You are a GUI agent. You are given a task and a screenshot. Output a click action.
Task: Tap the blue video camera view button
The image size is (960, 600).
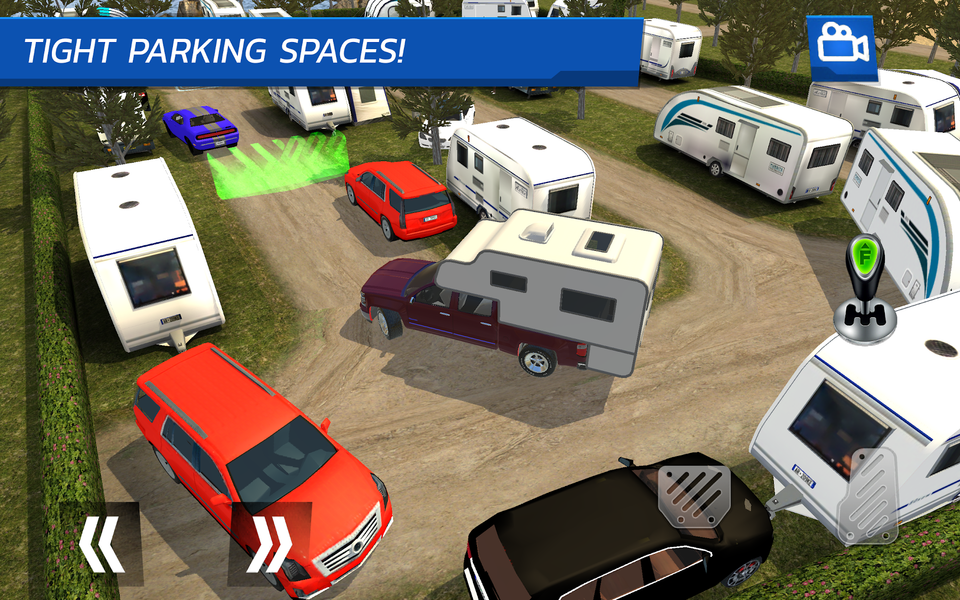[842, 46]
